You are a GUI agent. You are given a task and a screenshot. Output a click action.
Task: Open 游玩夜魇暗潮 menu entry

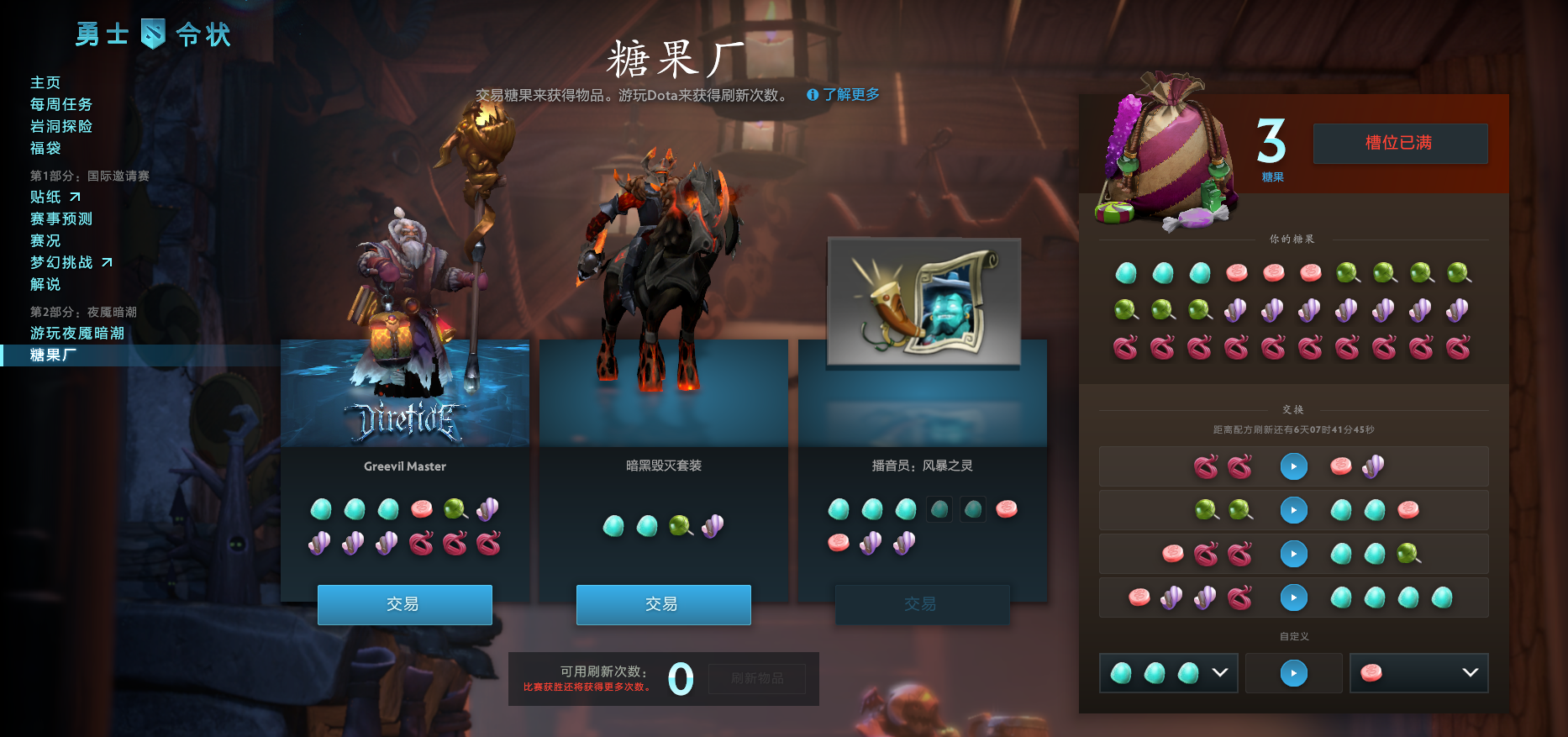77,333
